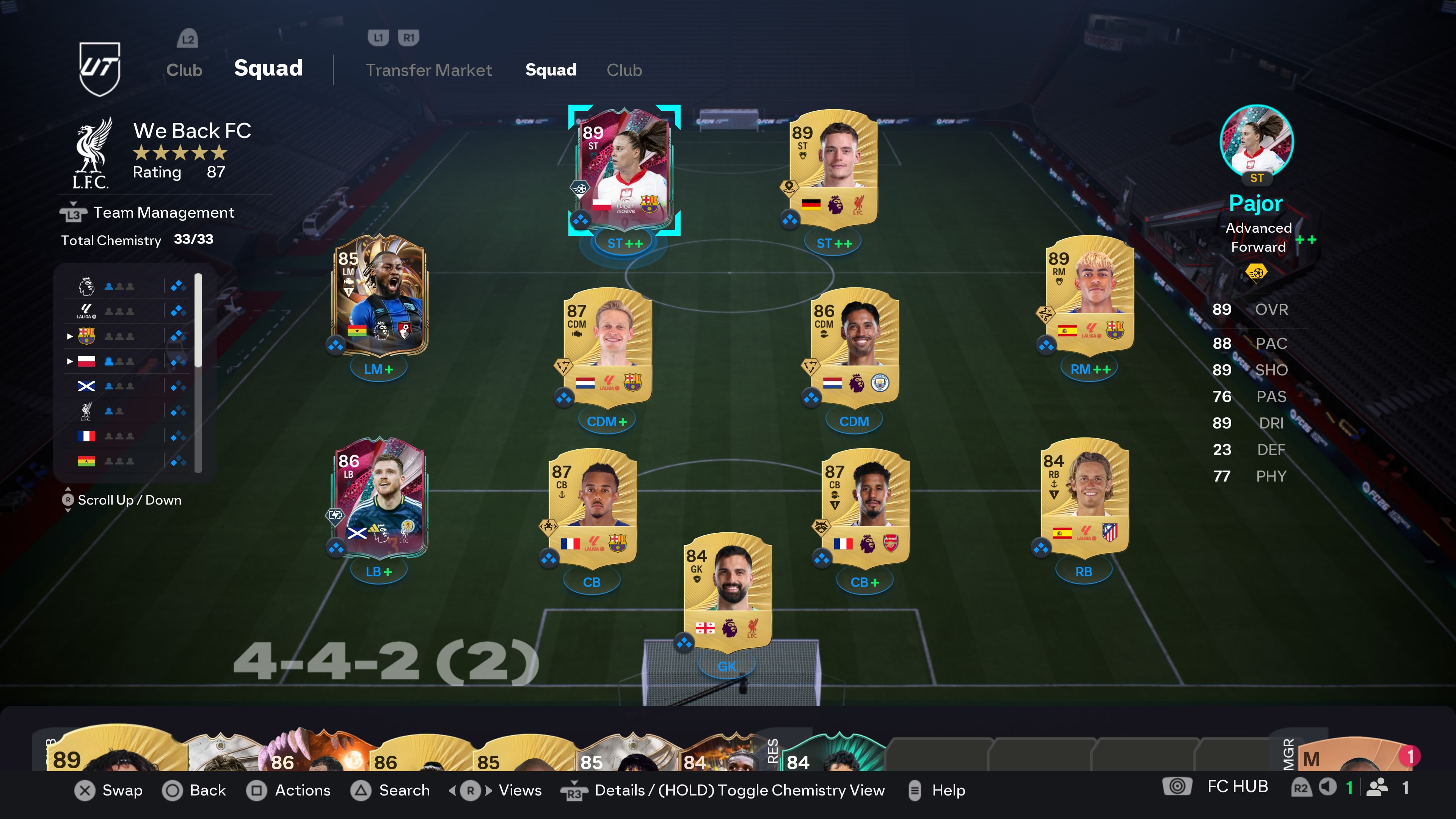Choose the 85 LM Bournemouth player card
Image resolution: width=1456 pixels, height=819 pixels.
point(379,295)
